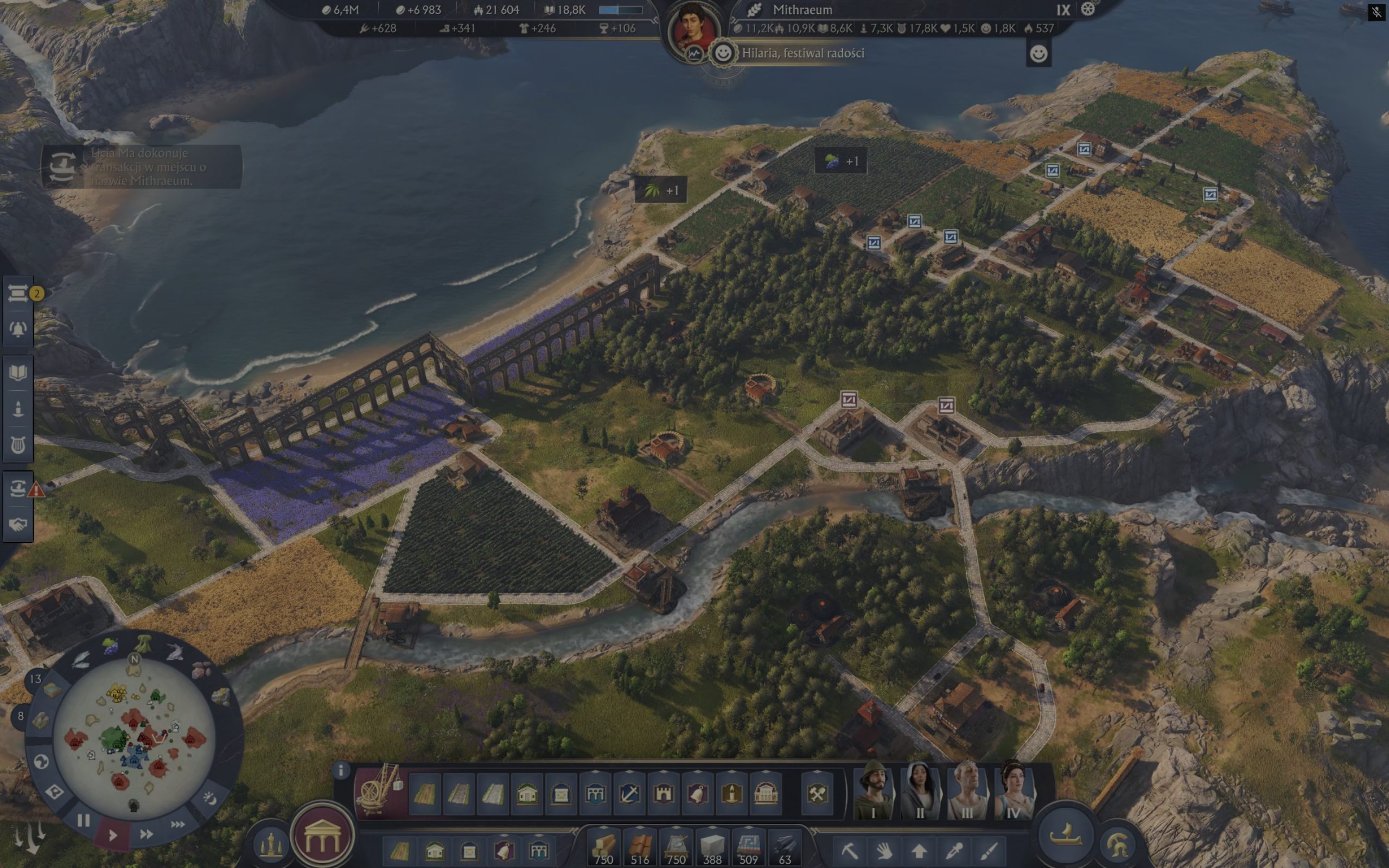
Task: Activate the pickaxe demolish tool
Action: (x=849, y=850)
